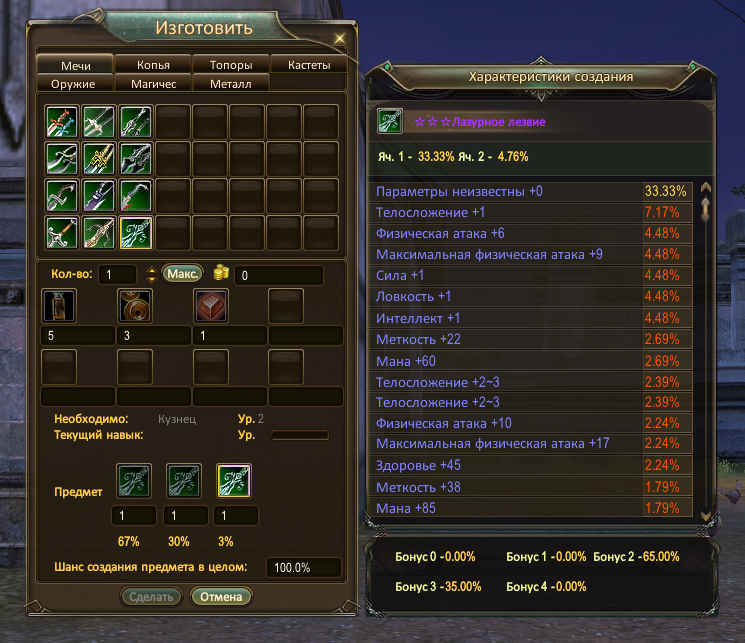Select the 67% chance item variant

click(x=133, y=481)
